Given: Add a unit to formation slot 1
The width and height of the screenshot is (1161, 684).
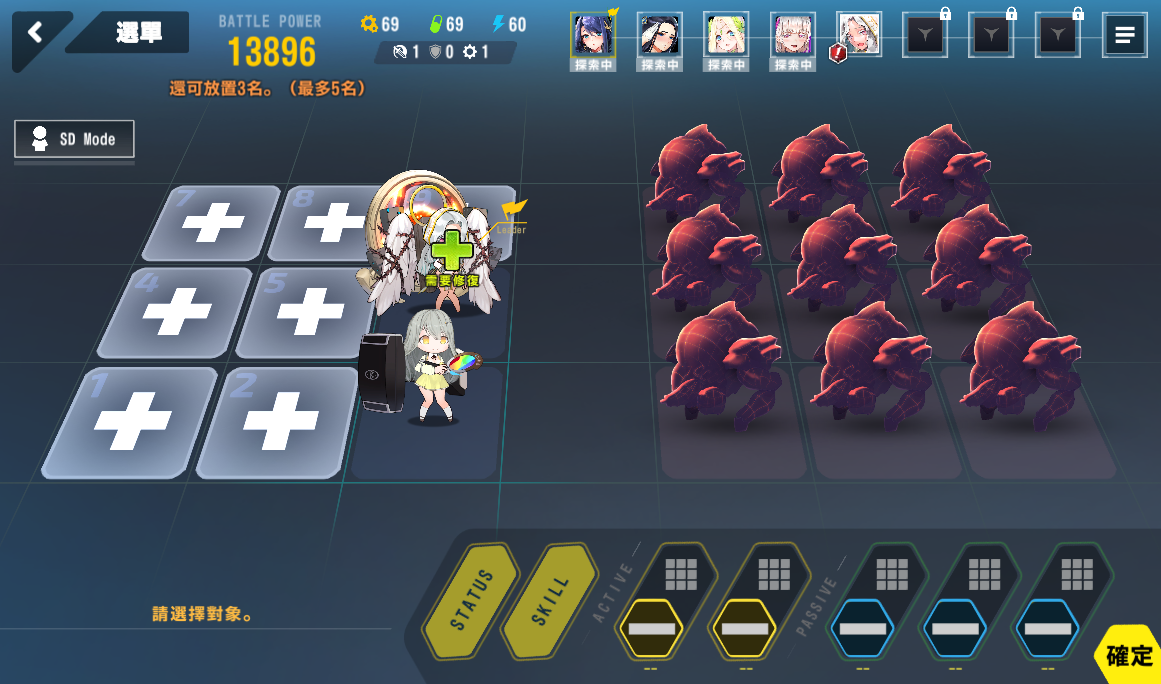Looking at the screenshot, I should (x=131, y=421).
